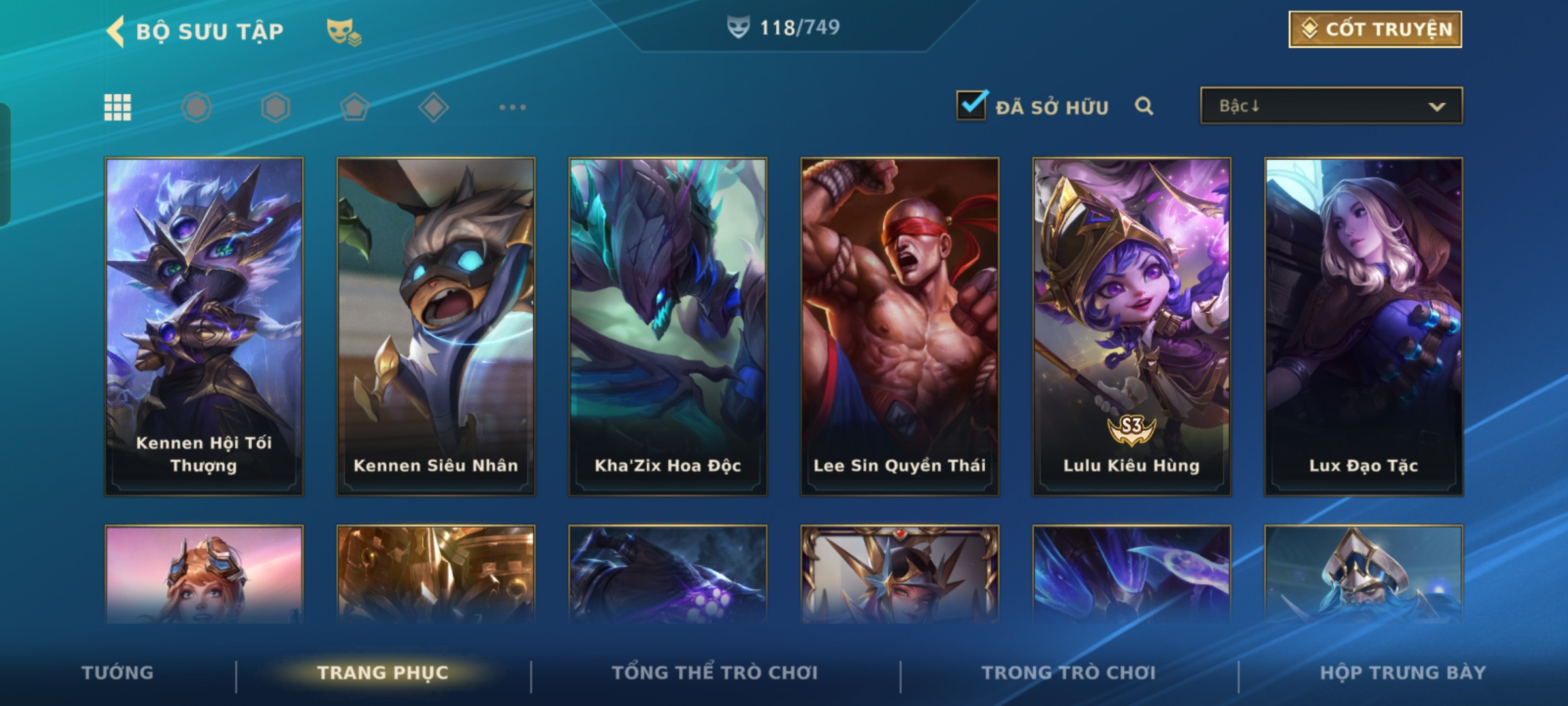Open Lee Sin Quyền Thái skin
The height and width of the screenshot is (706, 1568).
[900, 326]
